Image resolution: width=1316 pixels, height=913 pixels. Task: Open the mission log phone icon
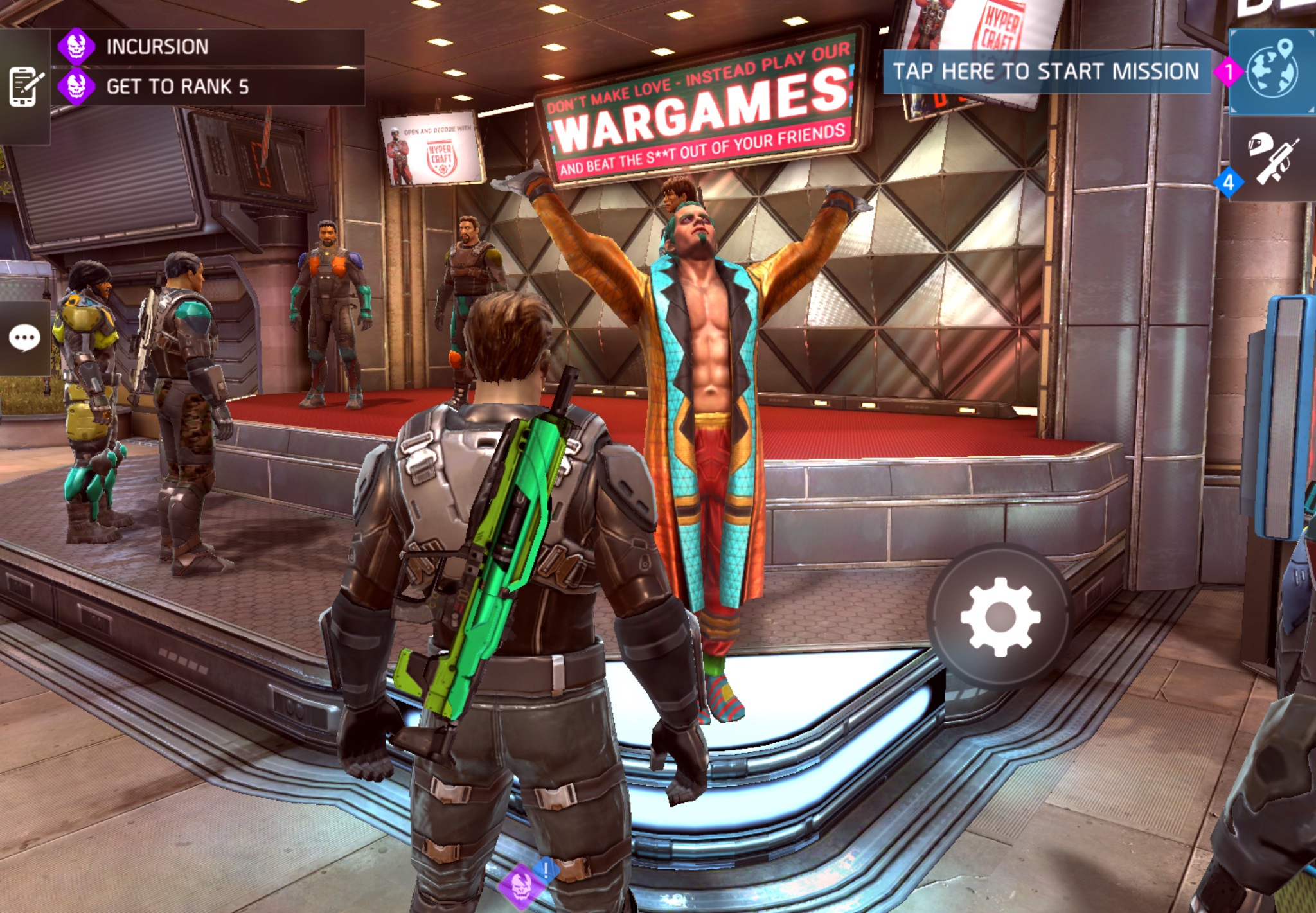point(25,86)
